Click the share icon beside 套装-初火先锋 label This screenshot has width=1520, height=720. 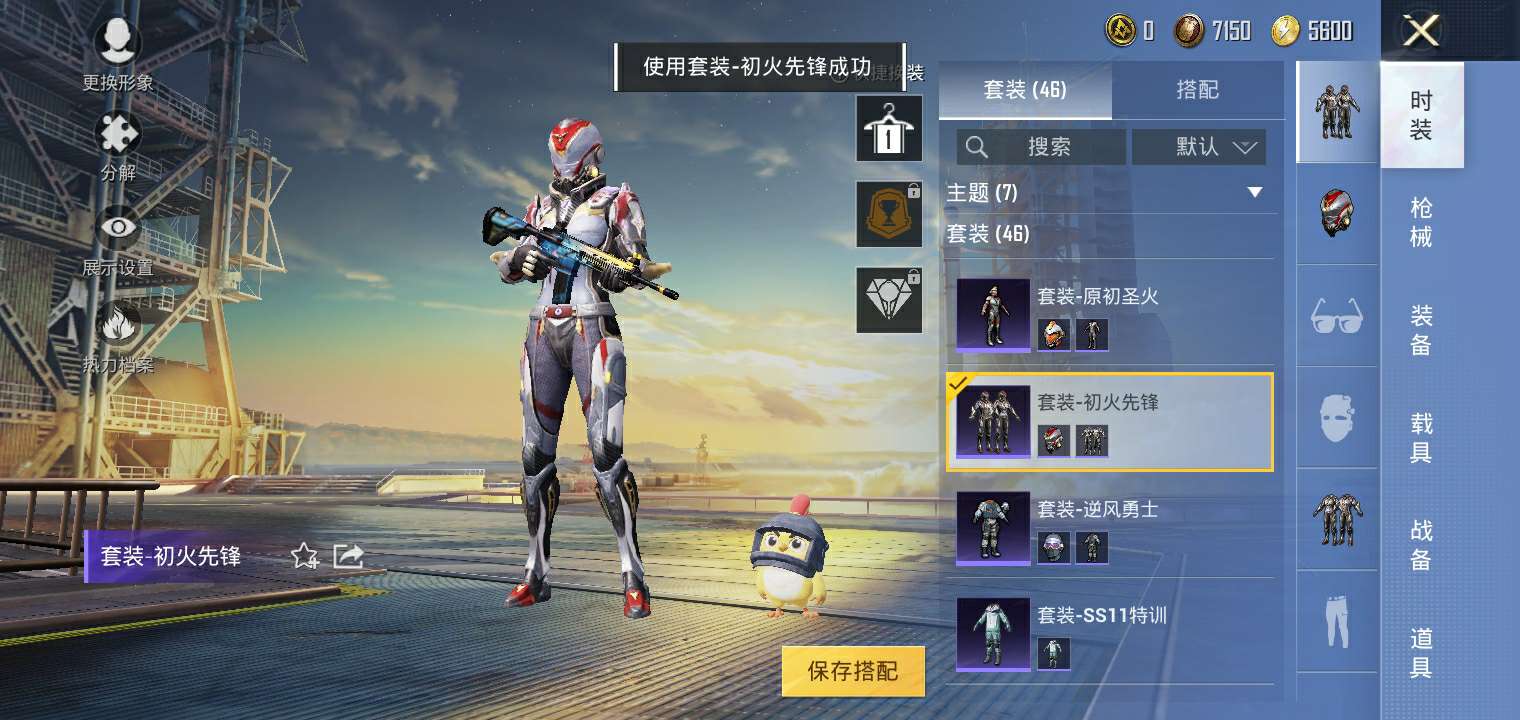pos(348,558)
